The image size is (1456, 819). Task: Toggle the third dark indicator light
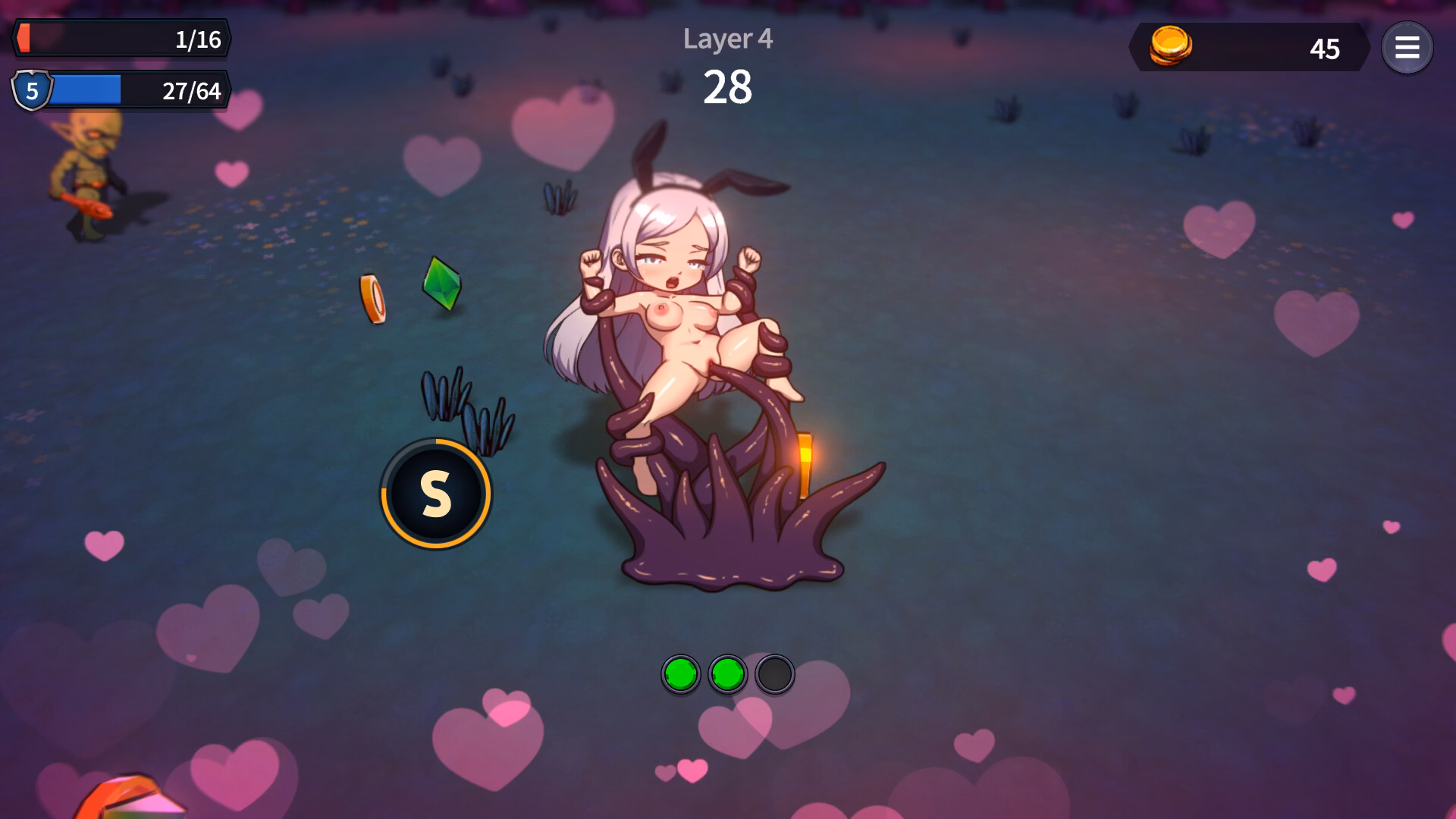pos(776,674)
